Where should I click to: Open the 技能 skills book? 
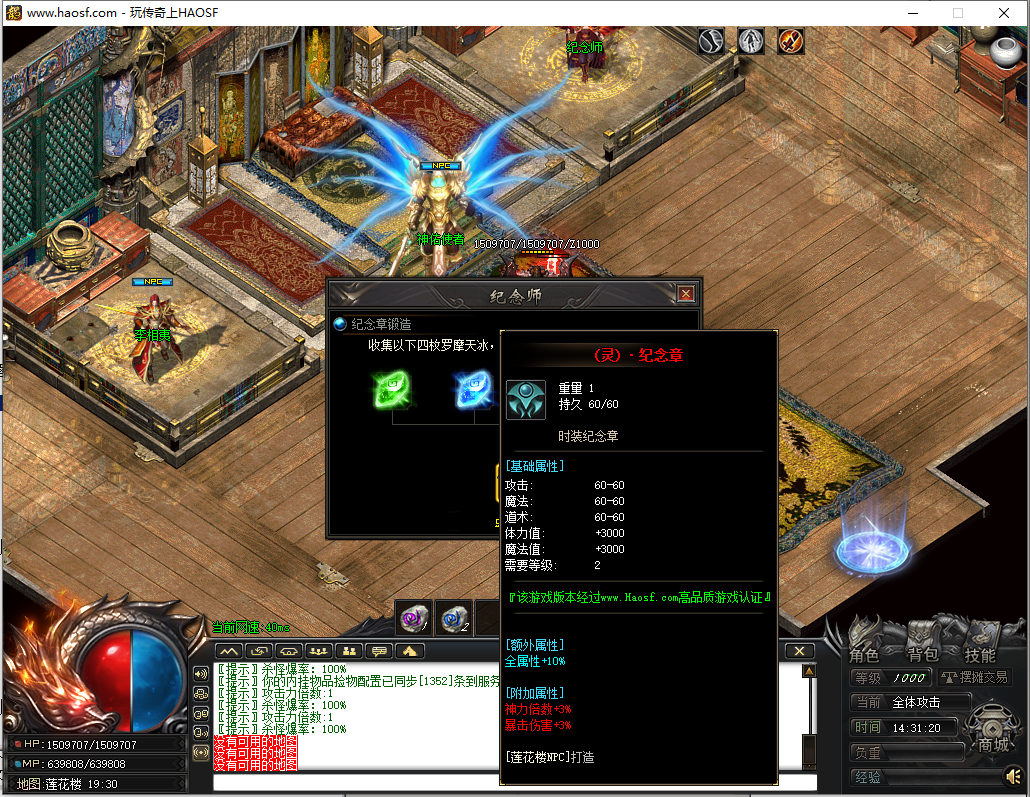980,655
